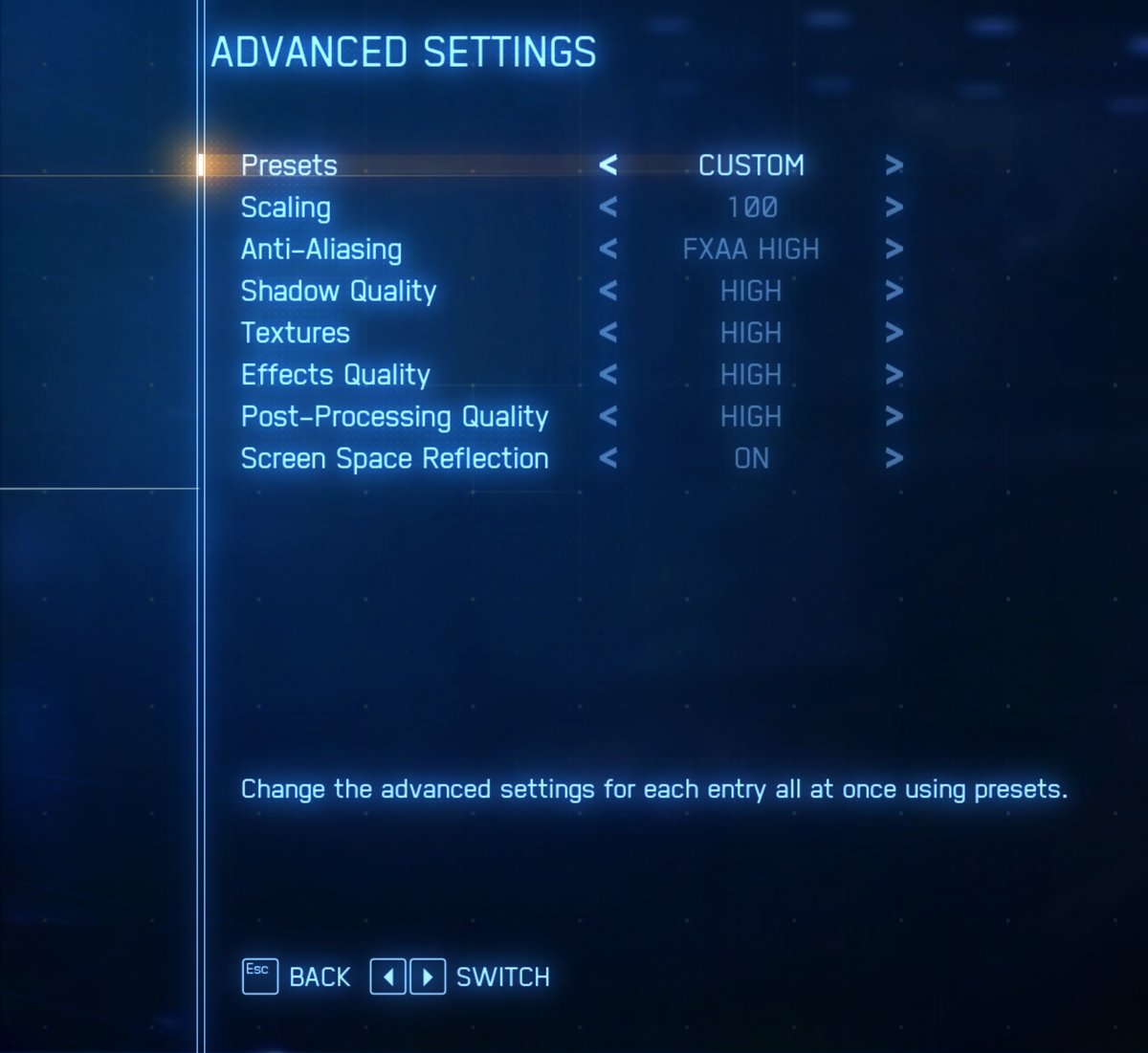Select the Presets row
Viewport: 1148px width, 1053px height.
tap(289, 165)
